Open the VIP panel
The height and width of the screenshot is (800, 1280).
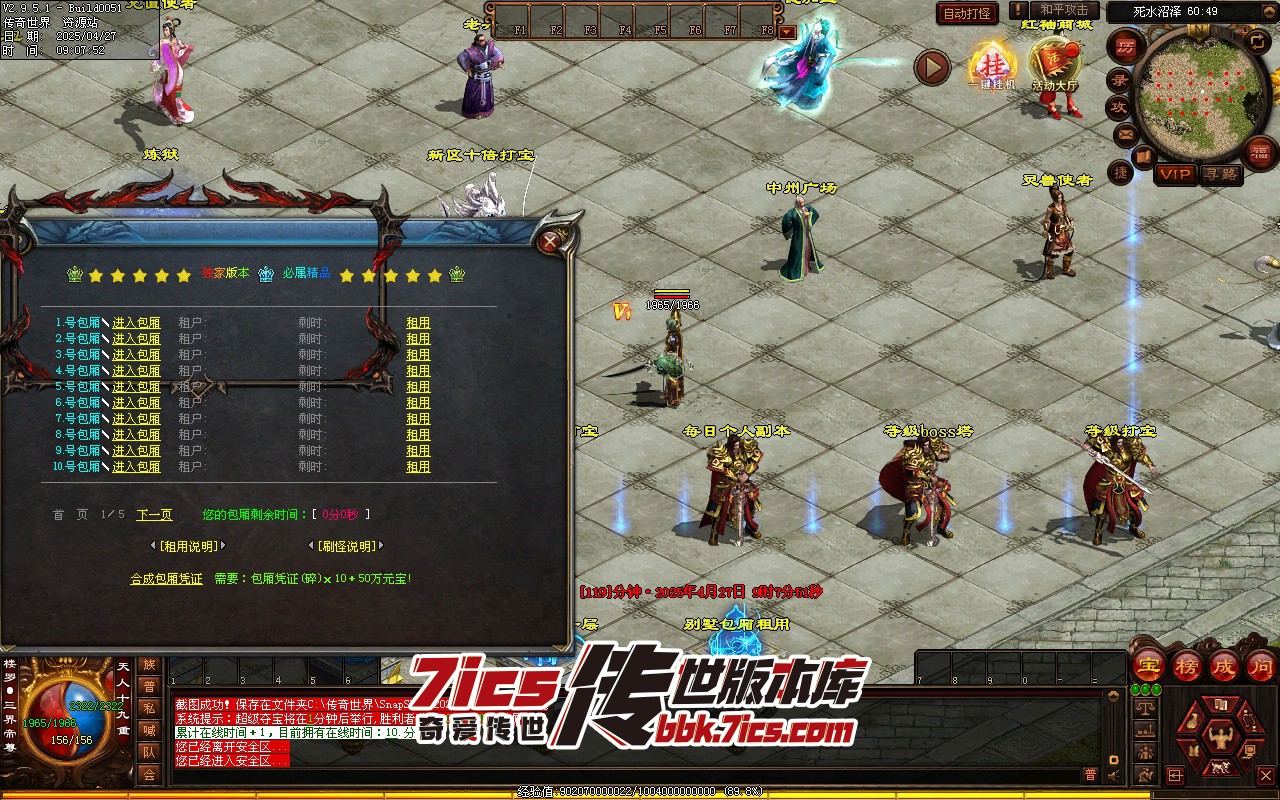pos(1175,174)
